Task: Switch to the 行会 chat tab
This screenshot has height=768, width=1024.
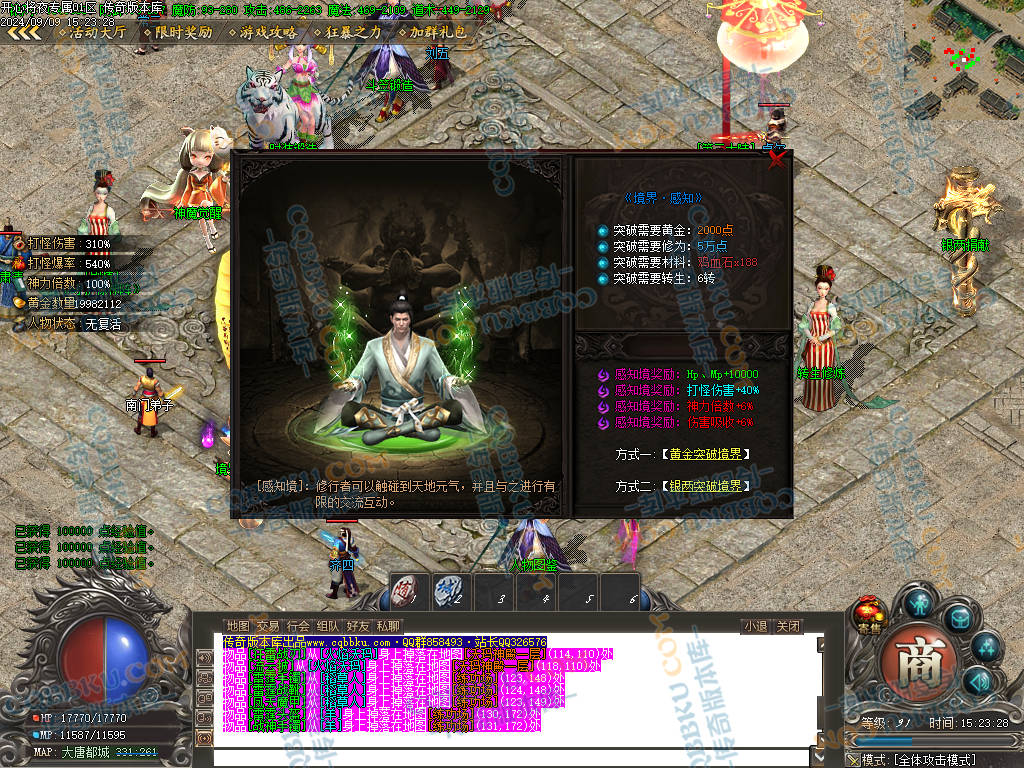Action: pos(298,627)
